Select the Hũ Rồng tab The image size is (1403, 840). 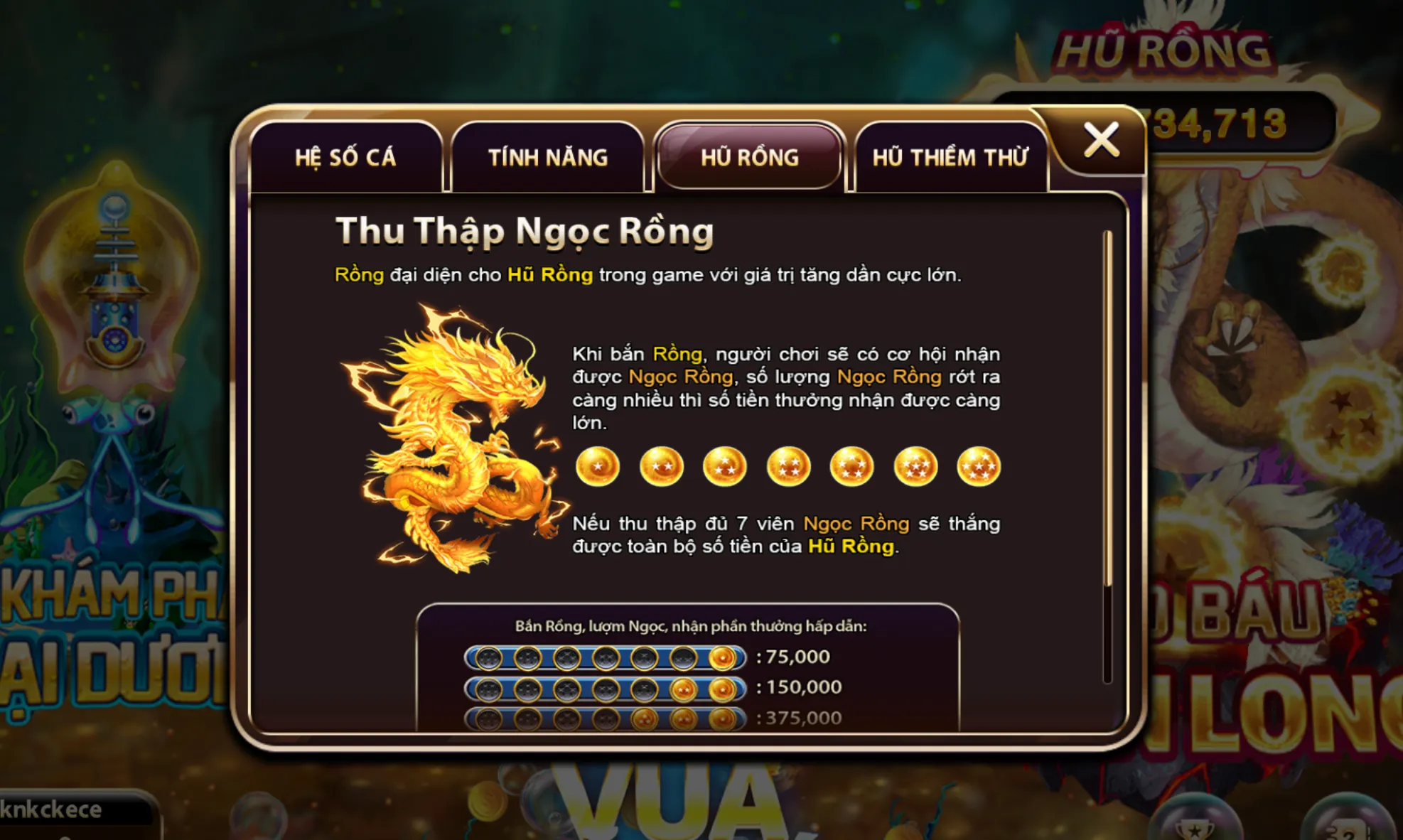749,157
